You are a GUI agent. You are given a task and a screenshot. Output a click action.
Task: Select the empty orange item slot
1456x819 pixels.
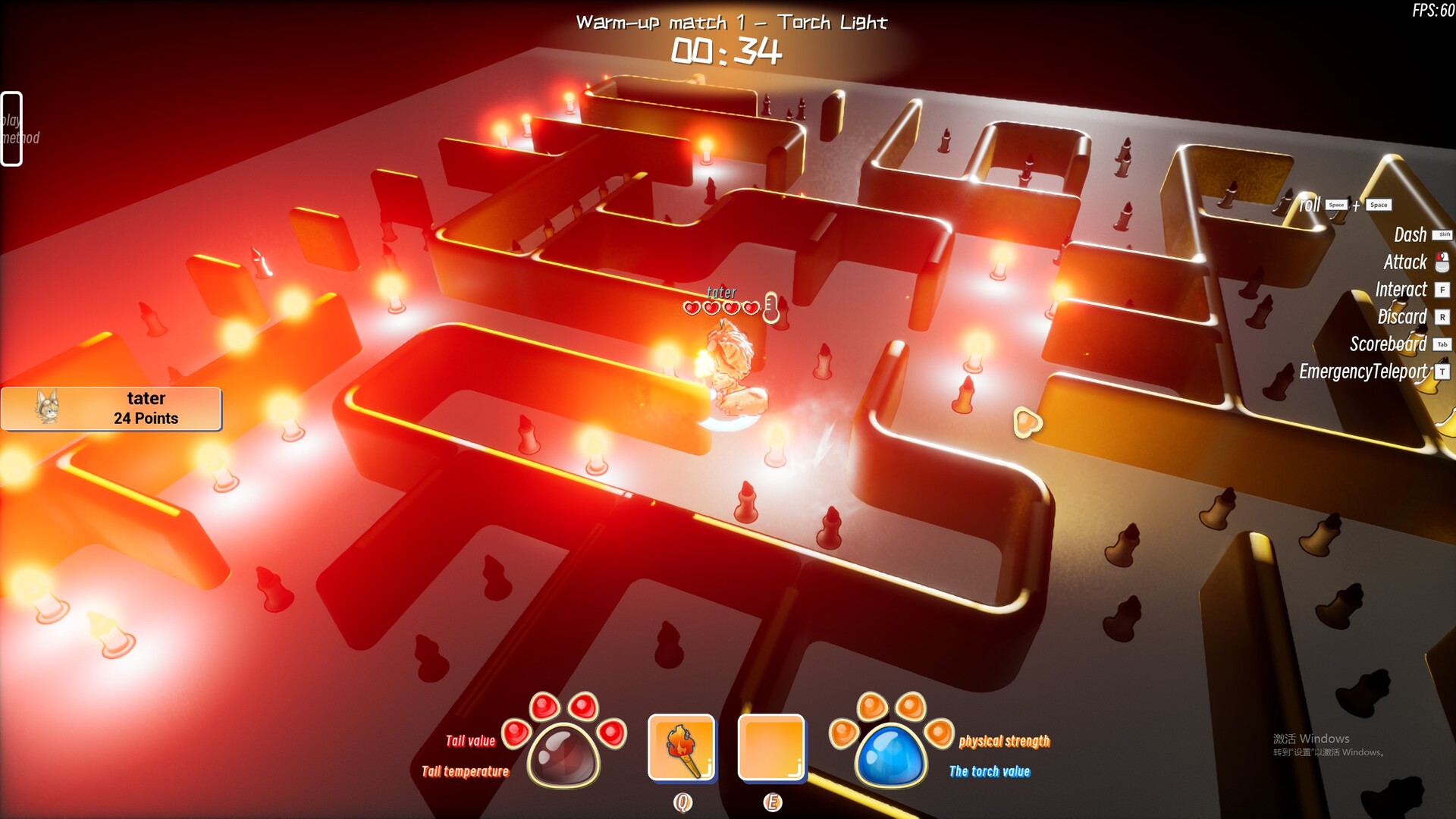pos(770,747)
